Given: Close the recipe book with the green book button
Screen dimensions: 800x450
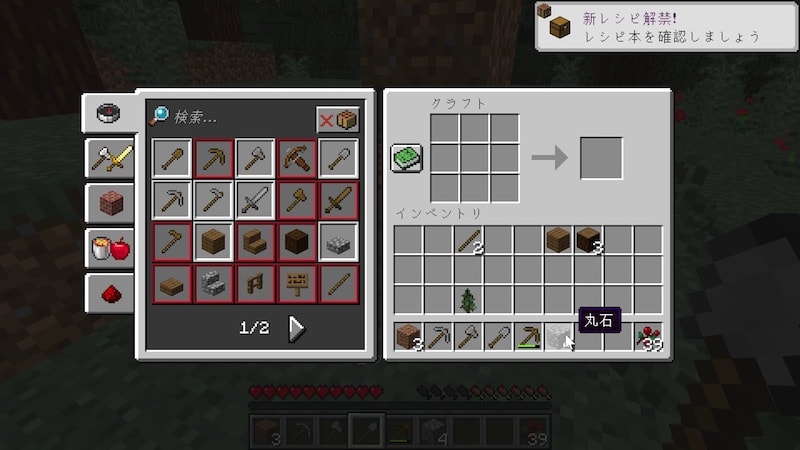Looking at the screenshot, I should click(x=406, y=158).
